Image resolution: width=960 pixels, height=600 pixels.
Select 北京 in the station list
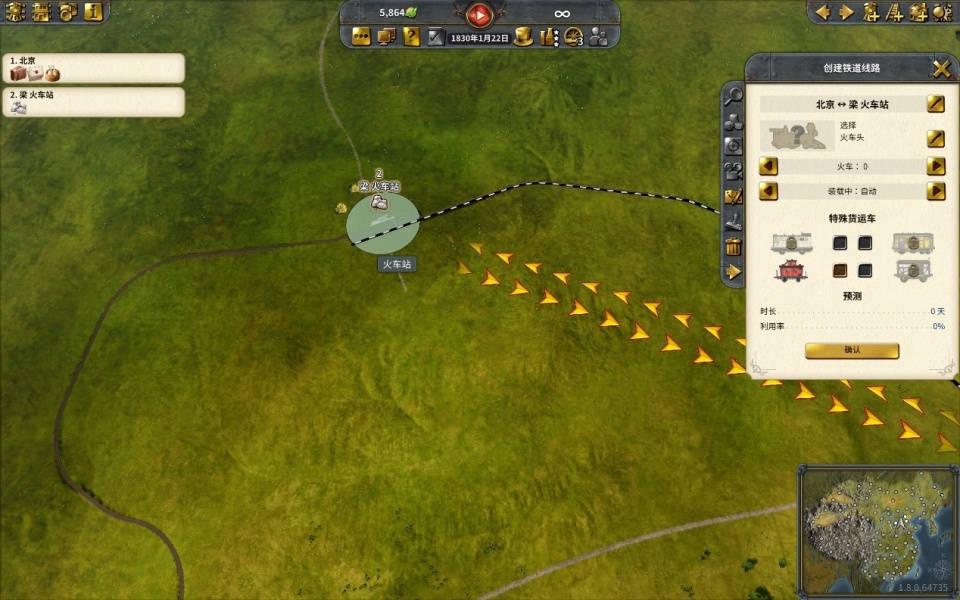tap(93, 68)
